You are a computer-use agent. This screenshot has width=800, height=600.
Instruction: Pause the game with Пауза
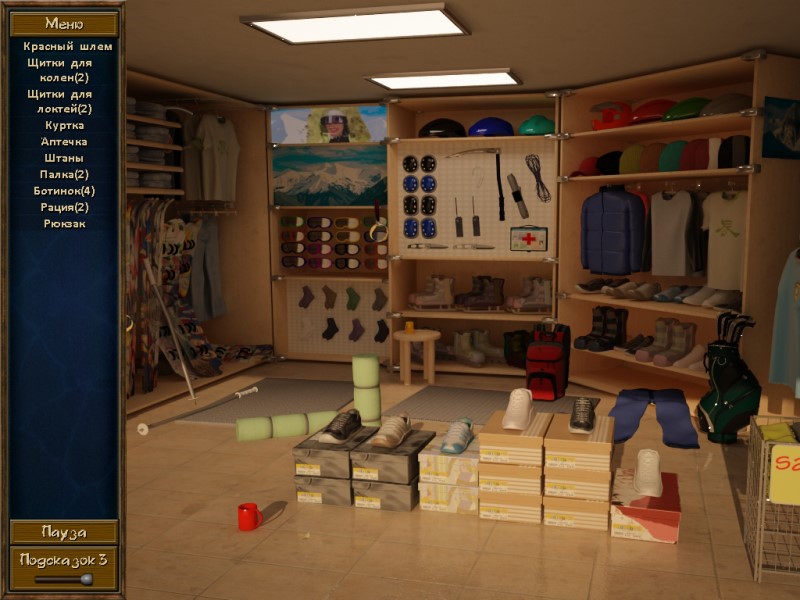coord(64,532)
